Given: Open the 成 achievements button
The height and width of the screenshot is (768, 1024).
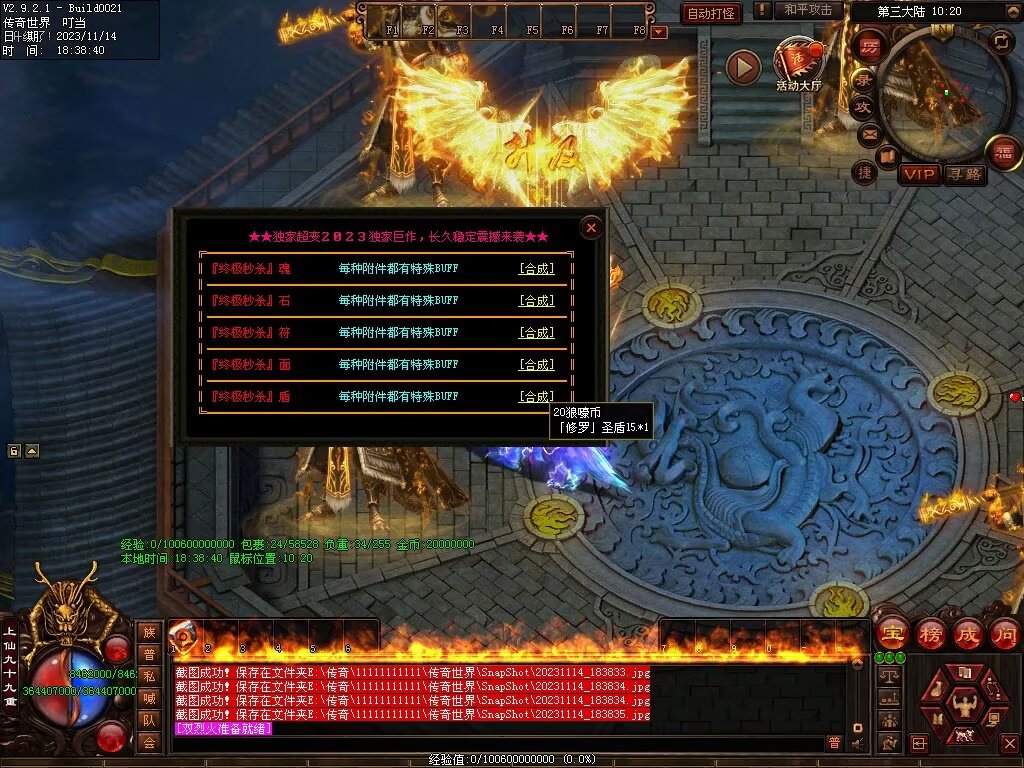Looking at the screenshot, I should (968, 633).
